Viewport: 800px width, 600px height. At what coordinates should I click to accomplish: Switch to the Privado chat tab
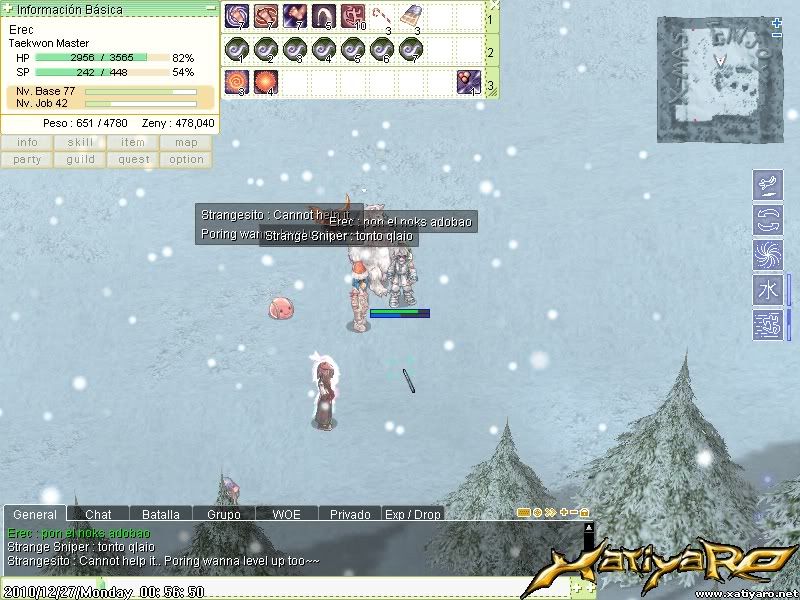(350, 514)
